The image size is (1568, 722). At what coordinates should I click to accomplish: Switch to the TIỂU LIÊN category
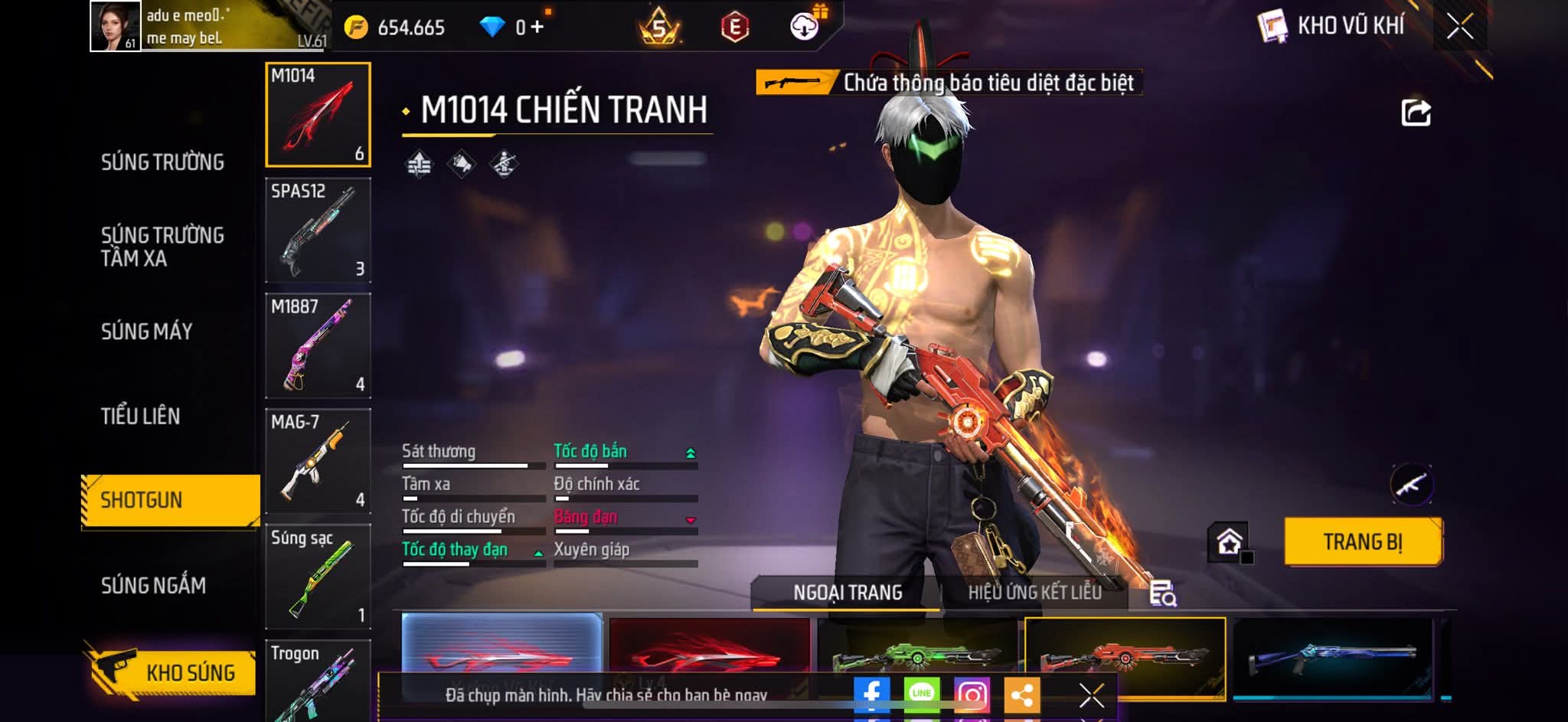click(141, 417)
